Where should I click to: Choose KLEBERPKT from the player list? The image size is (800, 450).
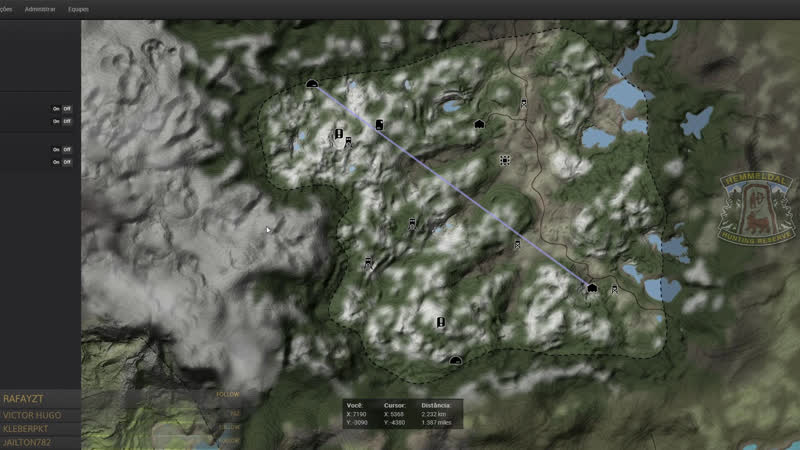28,428
